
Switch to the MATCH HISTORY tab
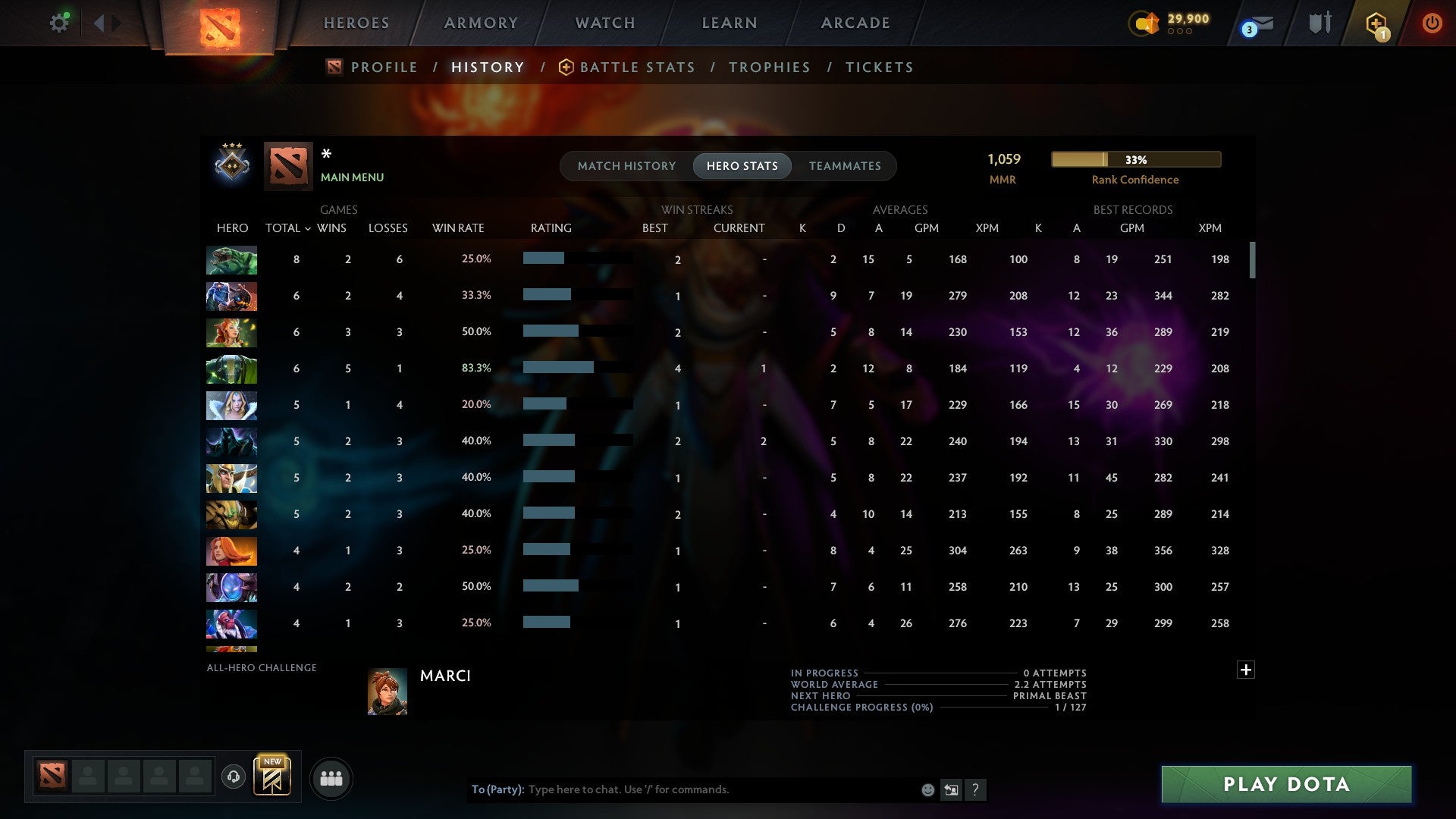coord(626,165)
